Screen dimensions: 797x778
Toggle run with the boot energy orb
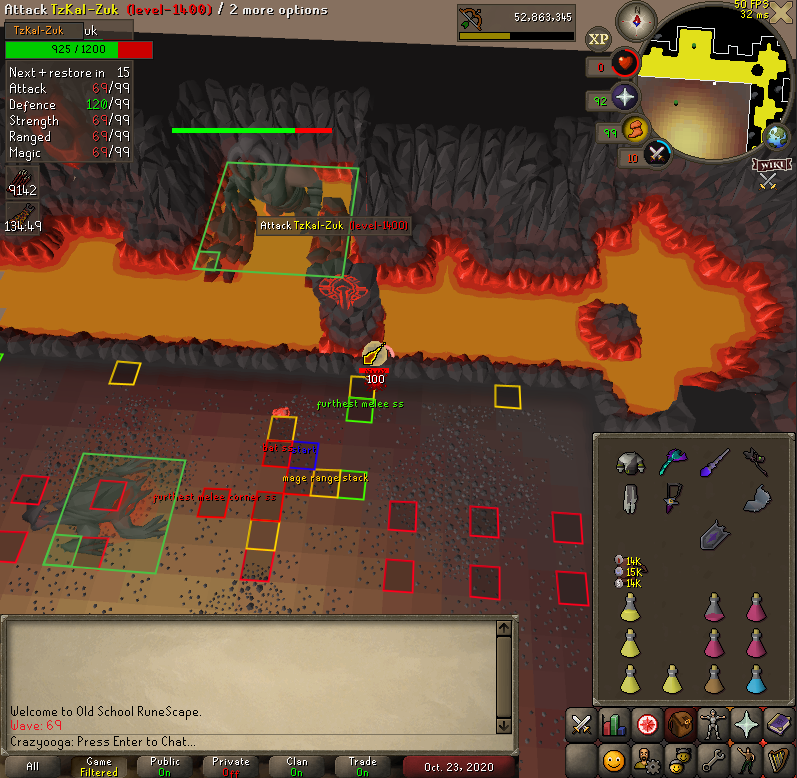pyautogui.click(x=636, y=128)
